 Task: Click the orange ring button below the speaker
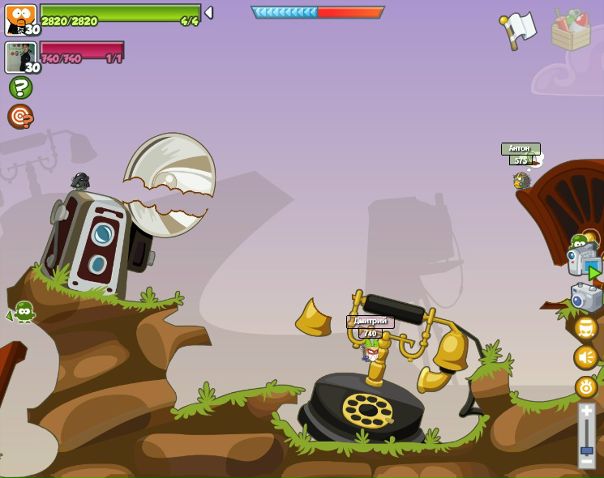click(586, 387)
